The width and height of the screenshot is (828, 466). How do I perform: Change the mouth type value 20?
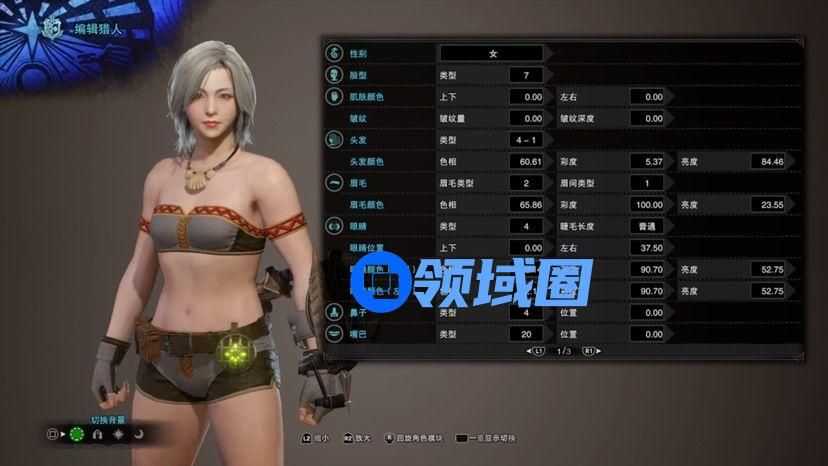tap(525, 333)
